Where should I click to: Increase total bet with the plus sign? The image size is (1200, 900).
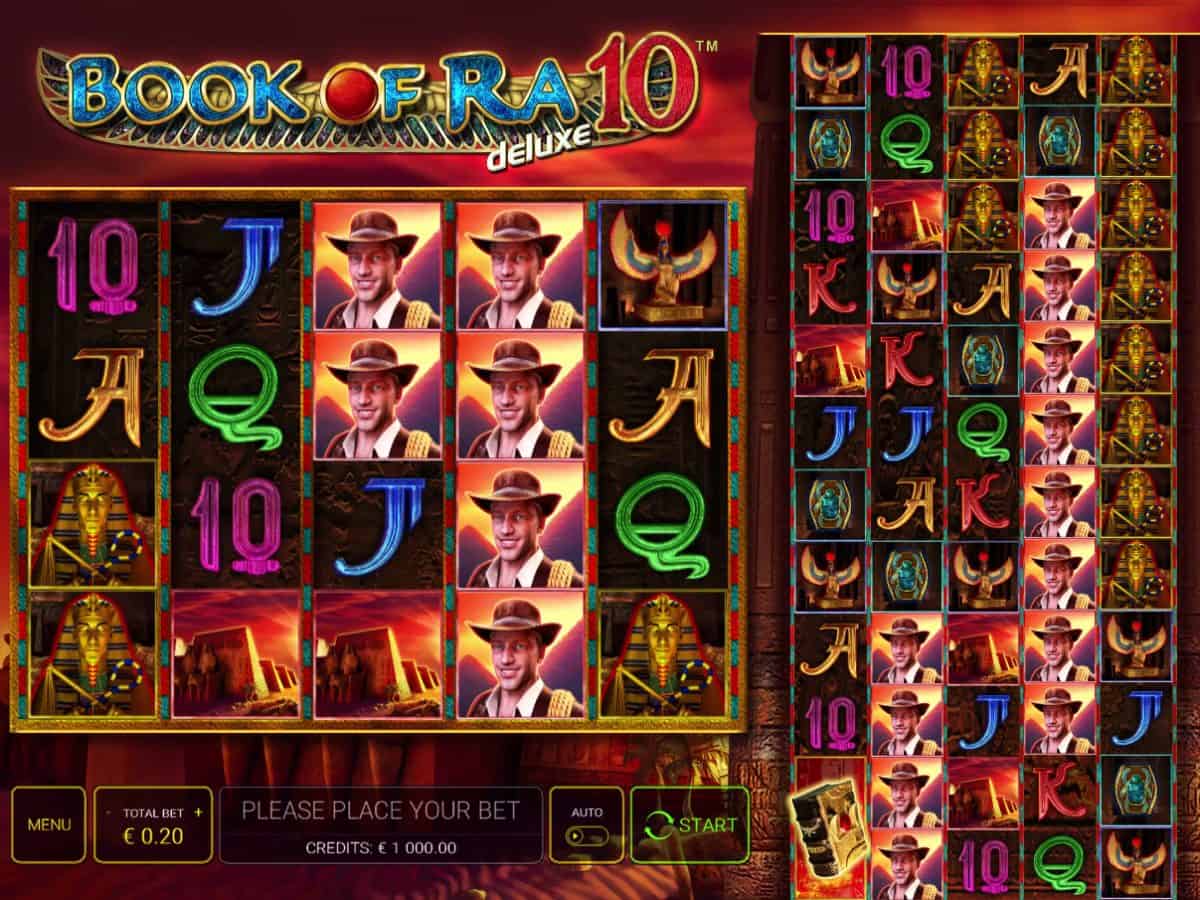pos(198,812)
